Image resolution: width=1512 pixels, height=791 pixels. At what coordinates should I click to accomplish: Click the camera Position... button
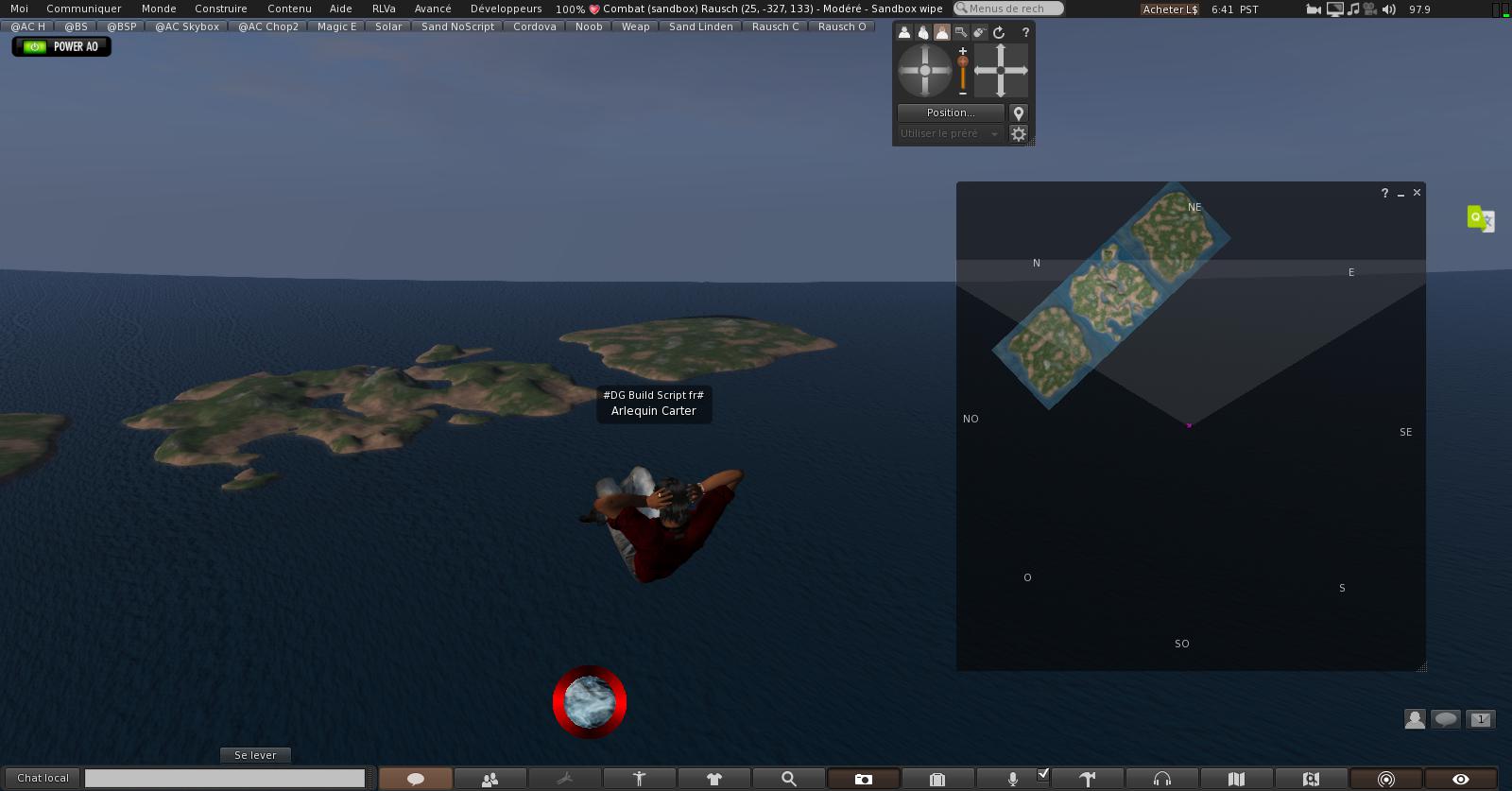pyautogui.click(x=950, y=112)
